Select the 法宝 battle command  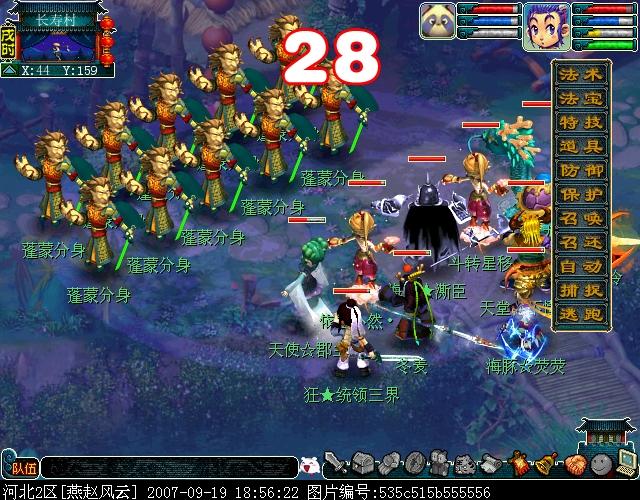[582, 99]
